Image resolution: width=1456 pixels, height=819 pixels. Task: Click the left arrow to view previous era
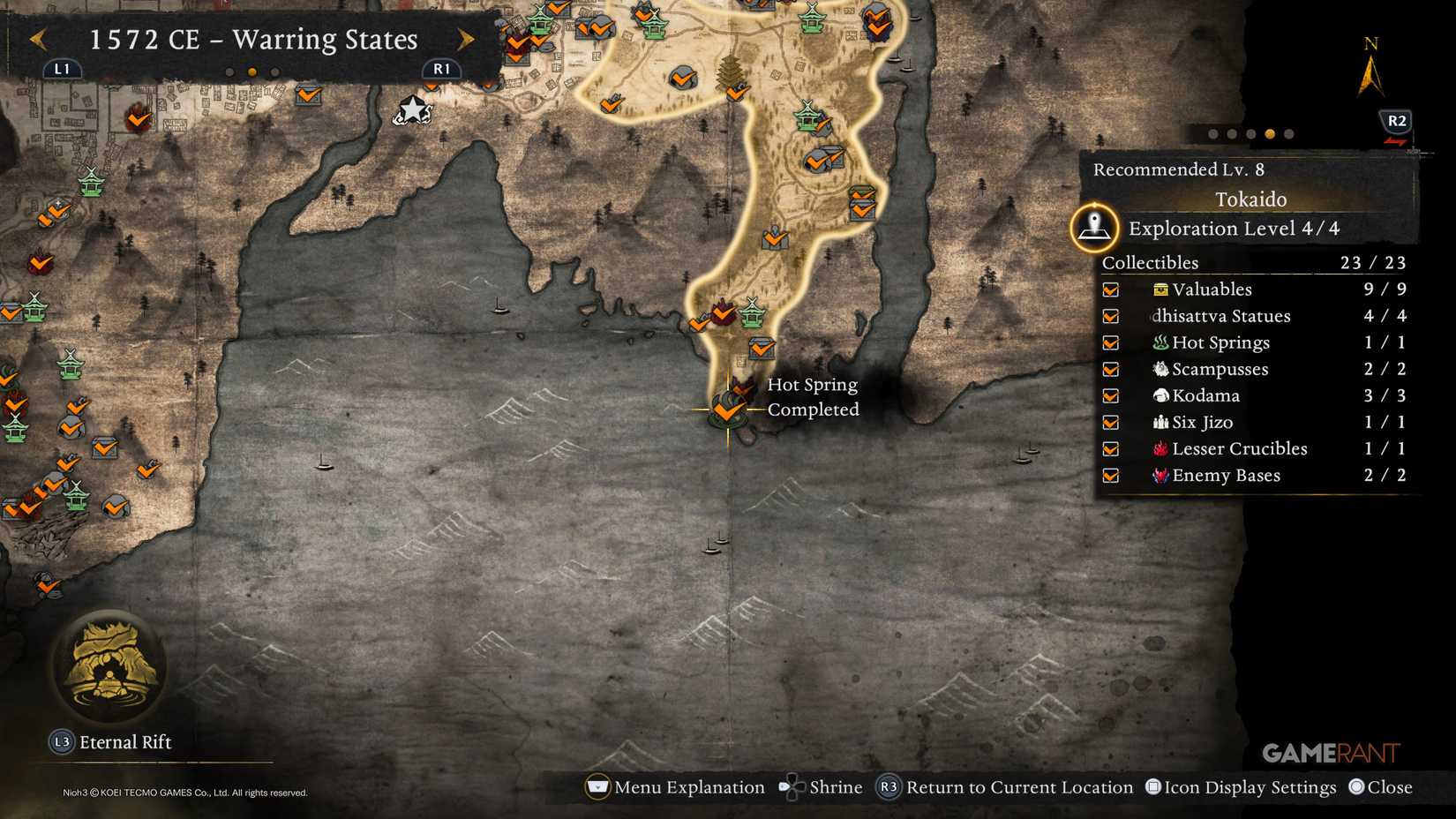[38, 40]
